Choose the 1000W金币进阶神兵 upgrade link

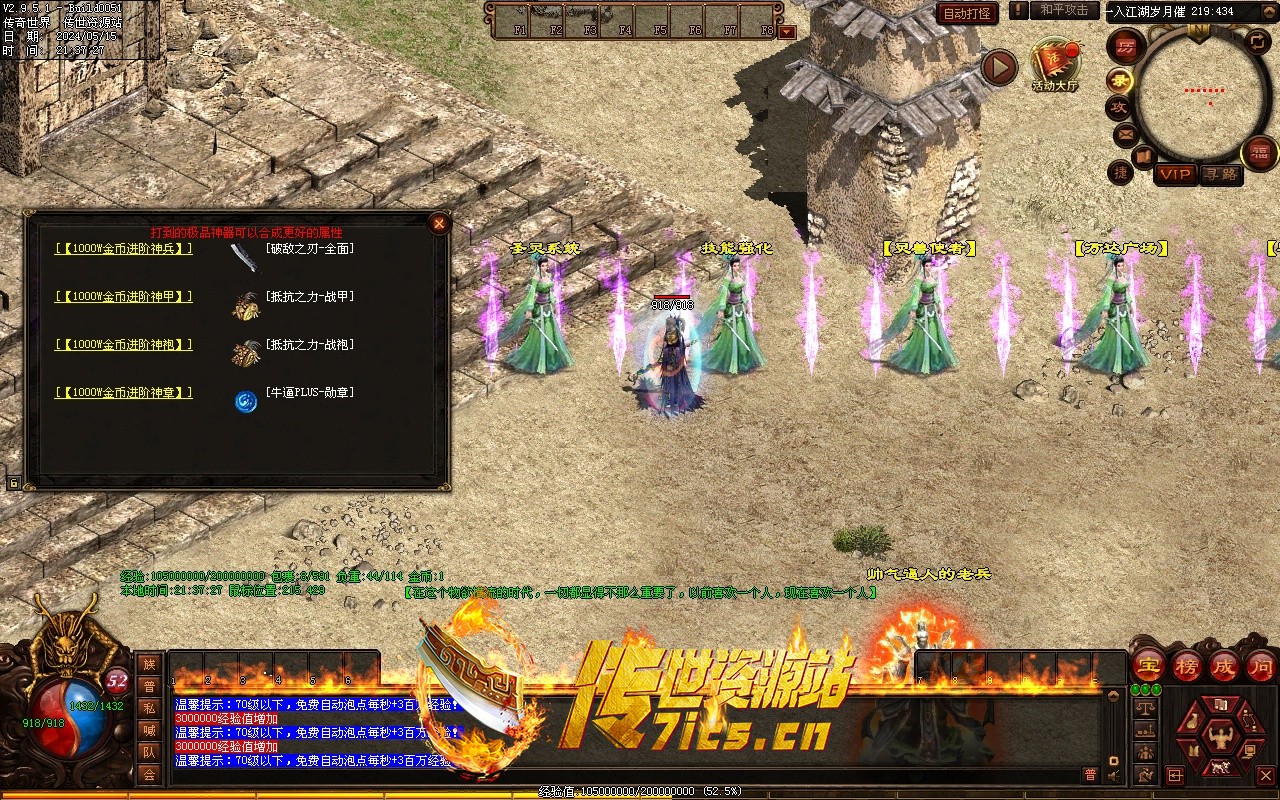coord(124,249)
